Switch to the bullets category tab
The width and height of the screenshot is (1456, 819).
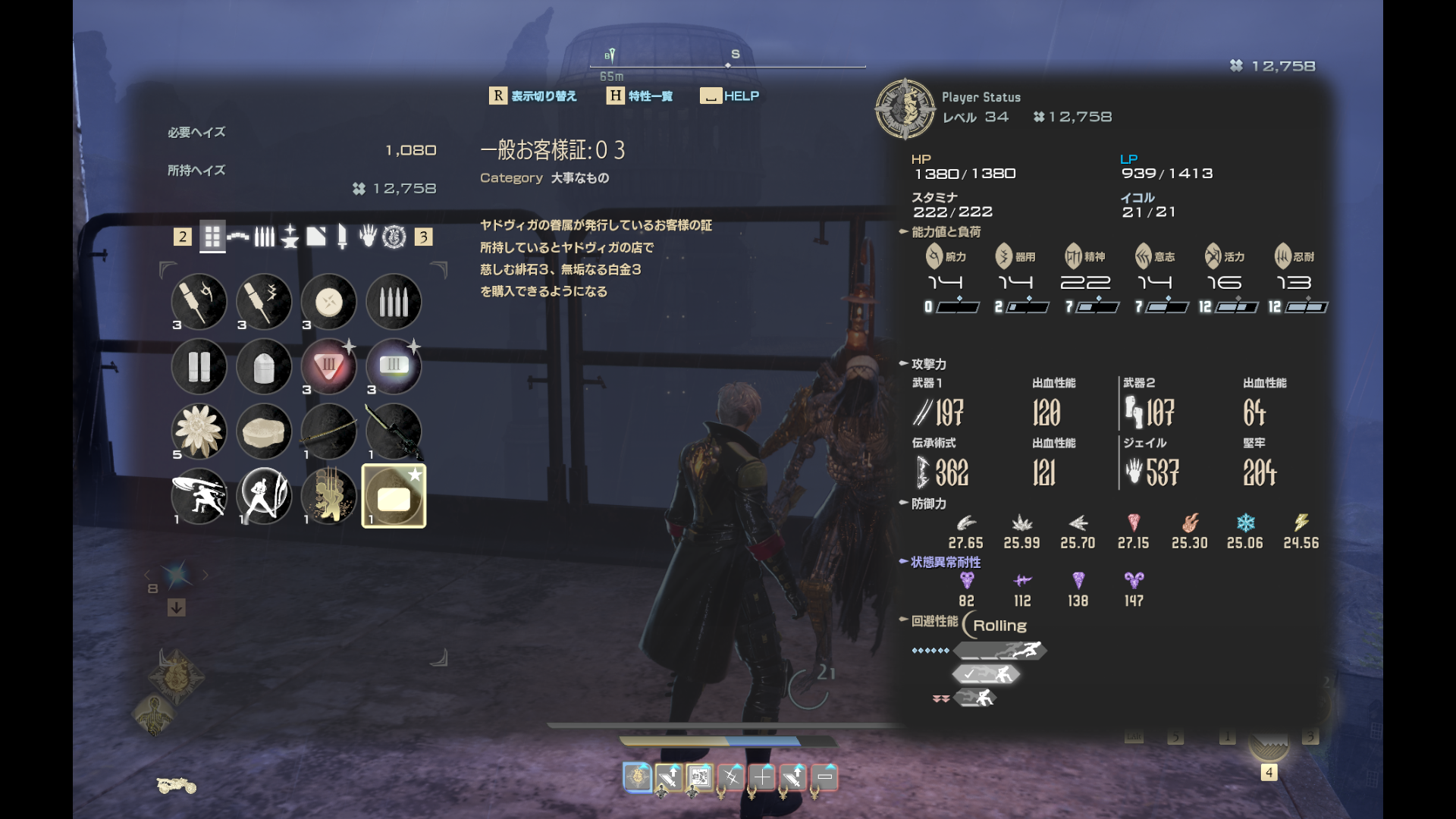264,237
